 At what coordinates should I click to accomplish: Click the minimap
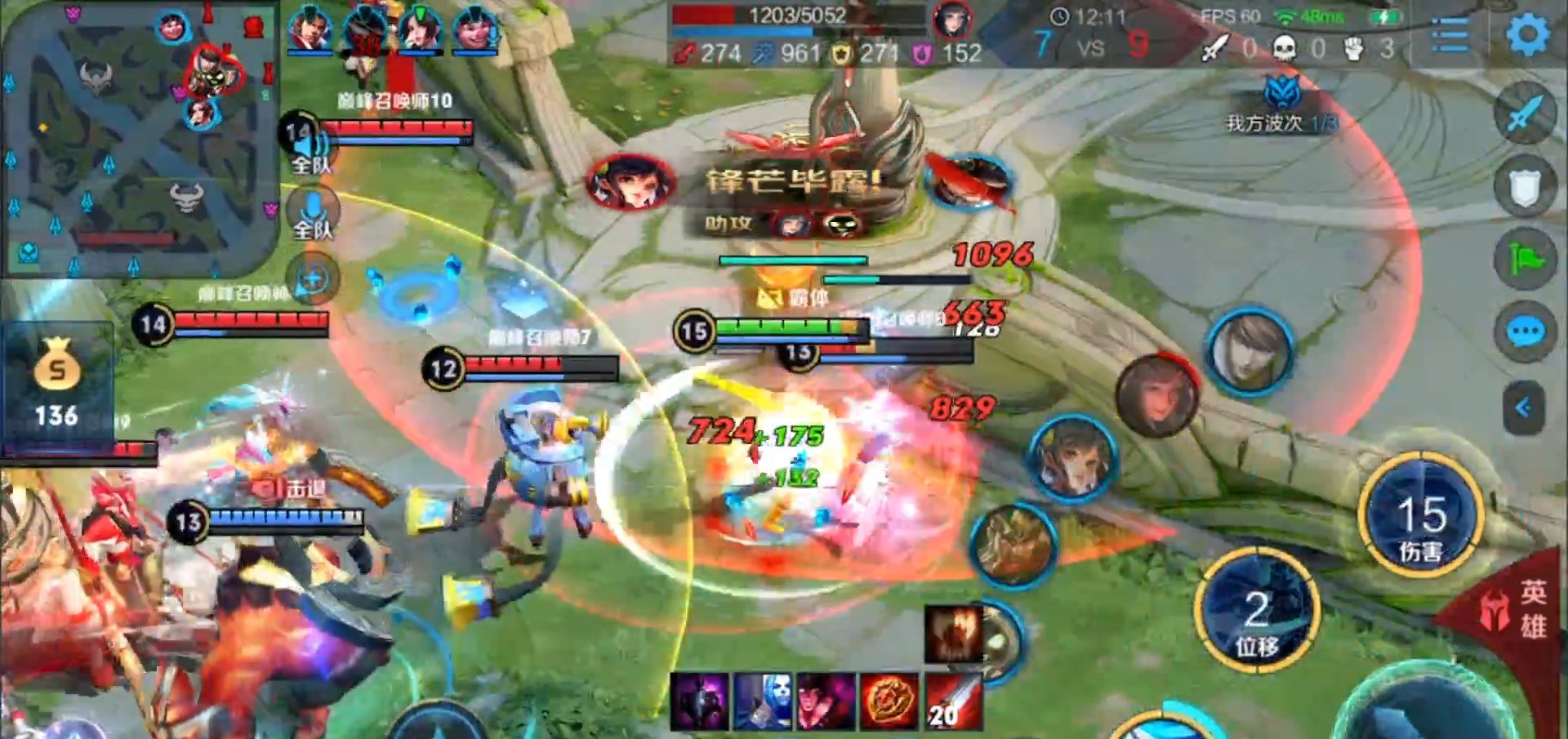coord(139,139)
